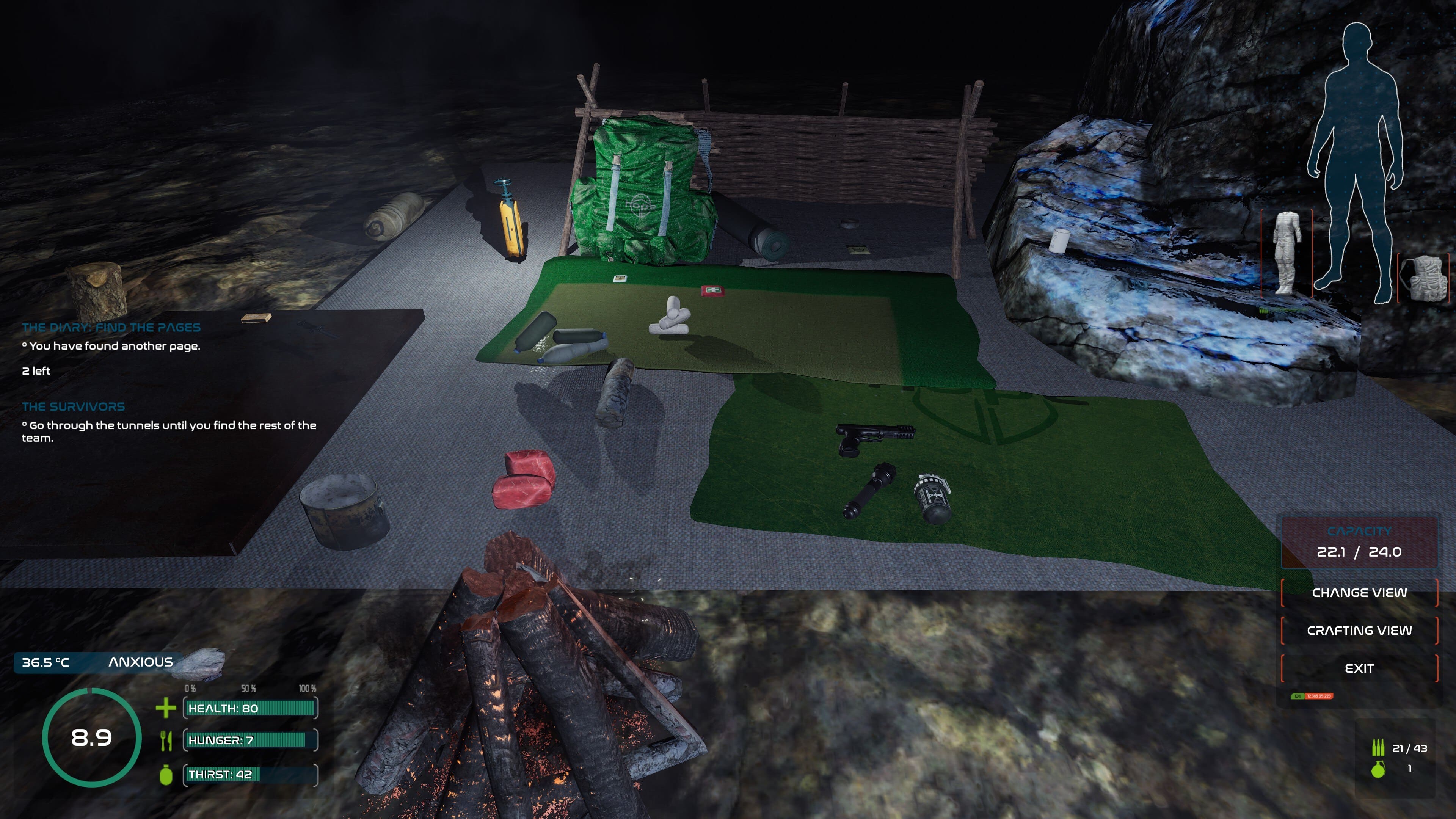Screen dimensions: 1456x819
Task: Pick the metal cooking pot
Action: [344, 510]
